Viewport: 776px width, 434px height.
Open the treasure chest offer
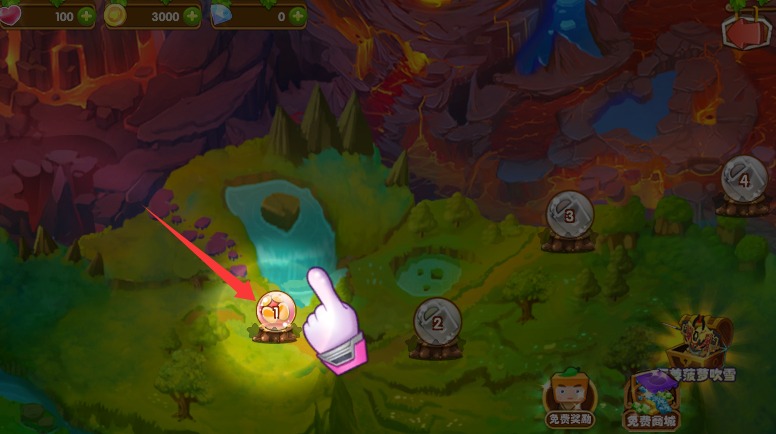tap(704, 346)
